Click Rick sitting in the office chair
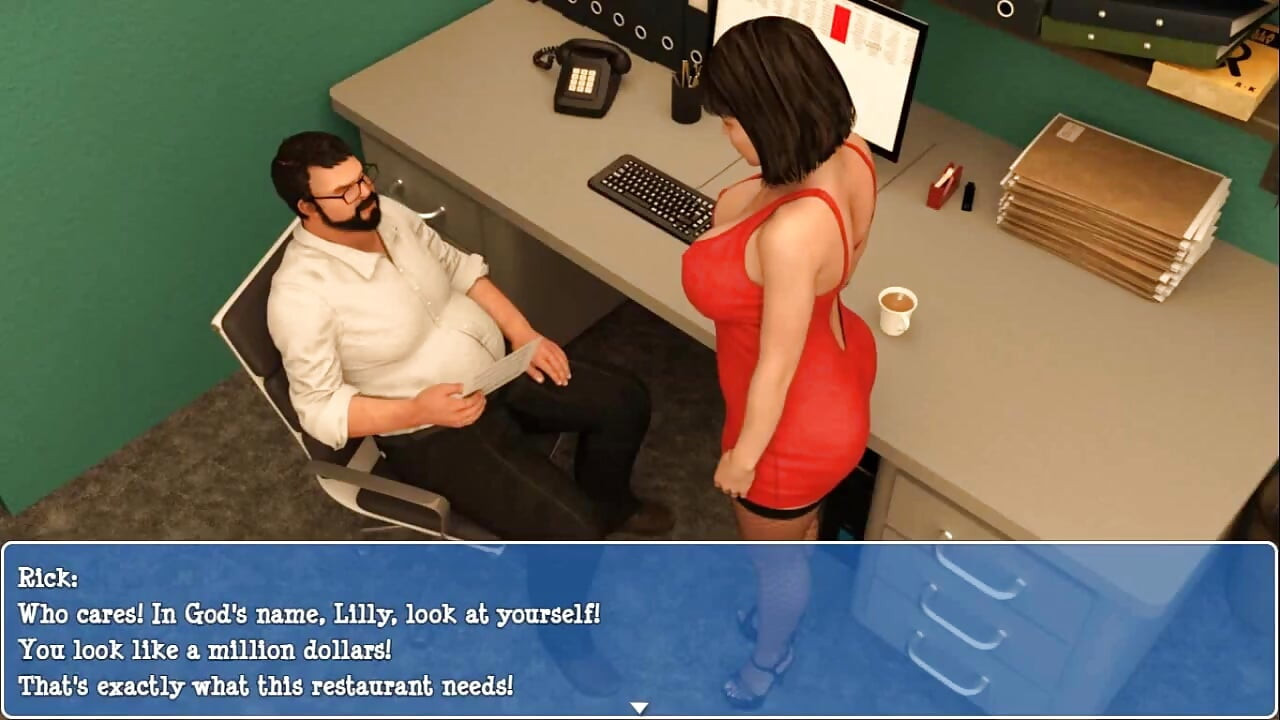 390,300
